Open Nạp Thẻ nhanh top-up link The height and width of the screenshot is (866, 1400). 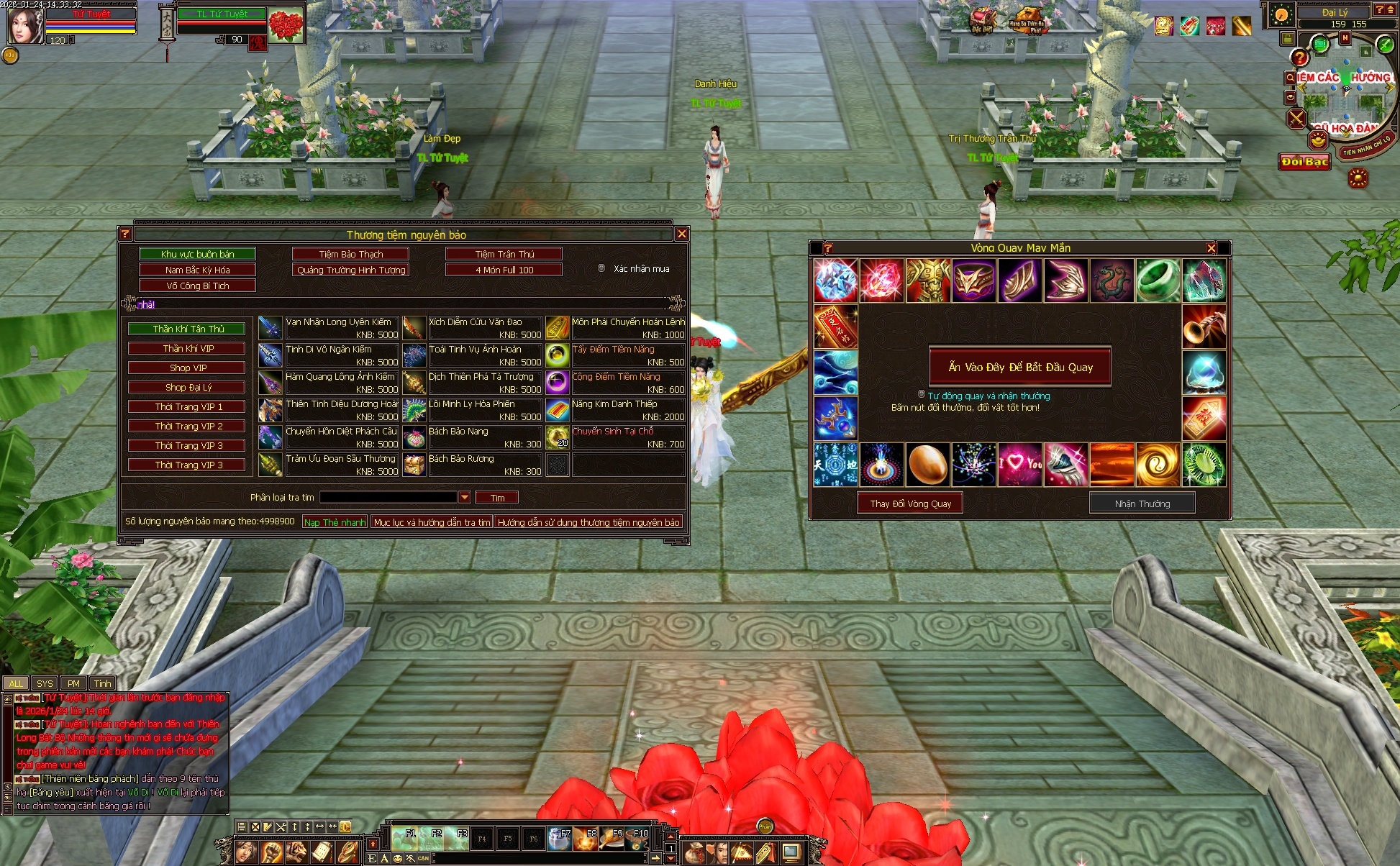click(x=335, y=522)
